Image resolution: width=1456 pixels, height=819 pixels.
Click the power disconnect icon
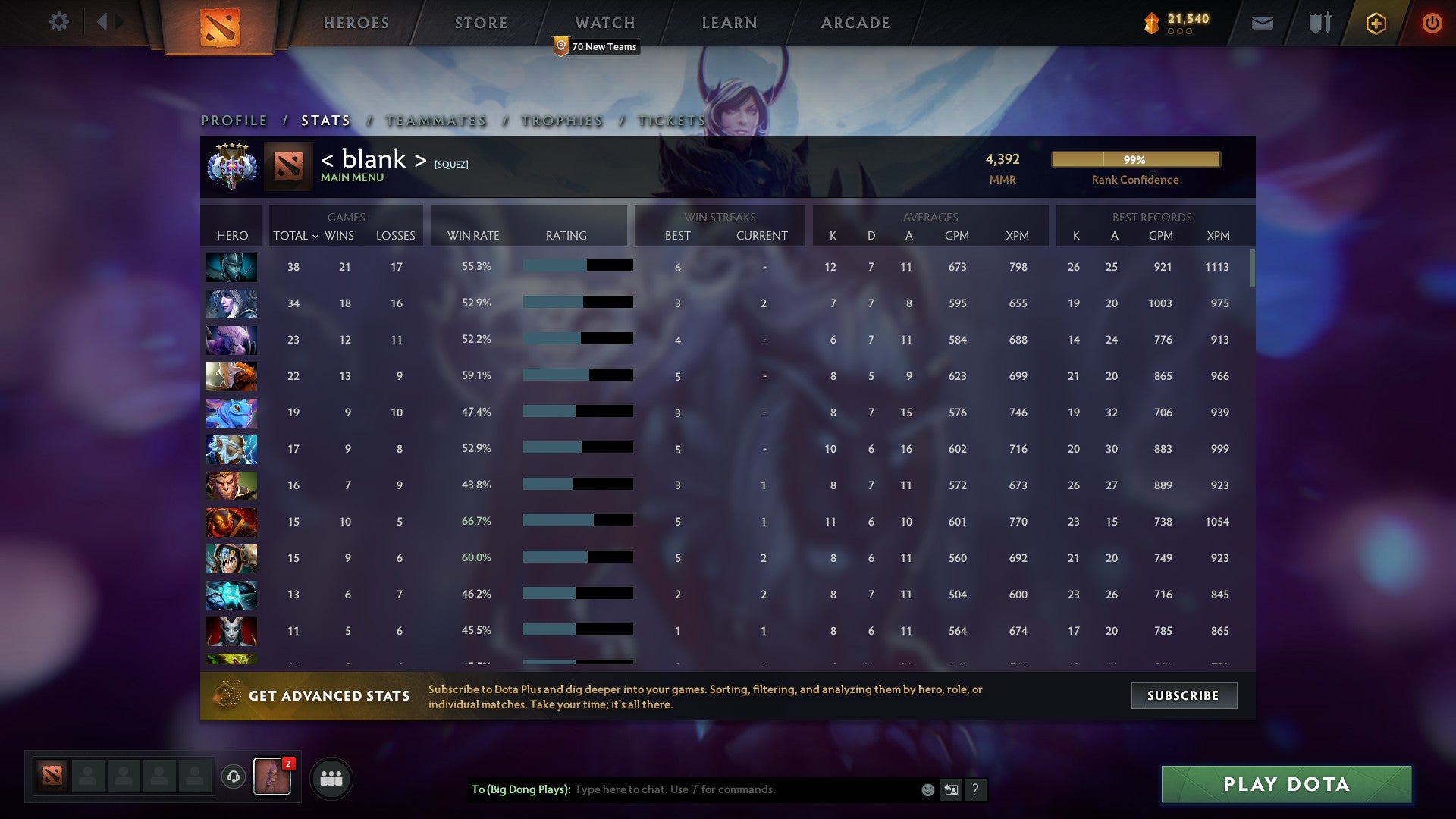1432,23
